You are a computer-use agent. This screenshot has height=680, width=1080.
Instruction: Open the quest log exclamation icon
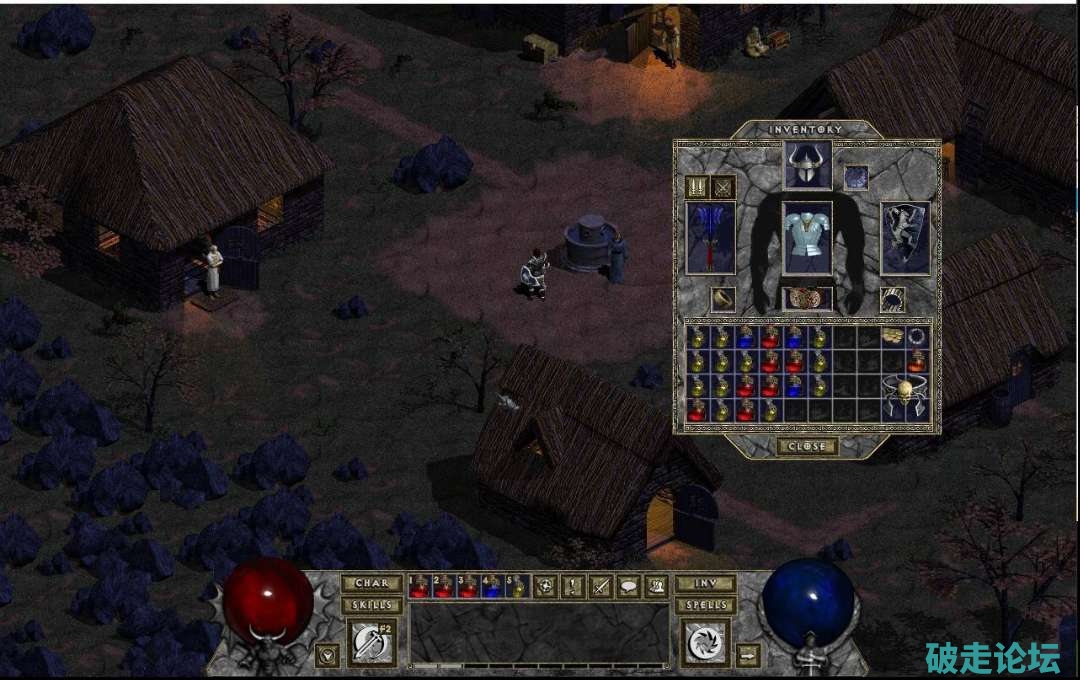click(573, 587)
